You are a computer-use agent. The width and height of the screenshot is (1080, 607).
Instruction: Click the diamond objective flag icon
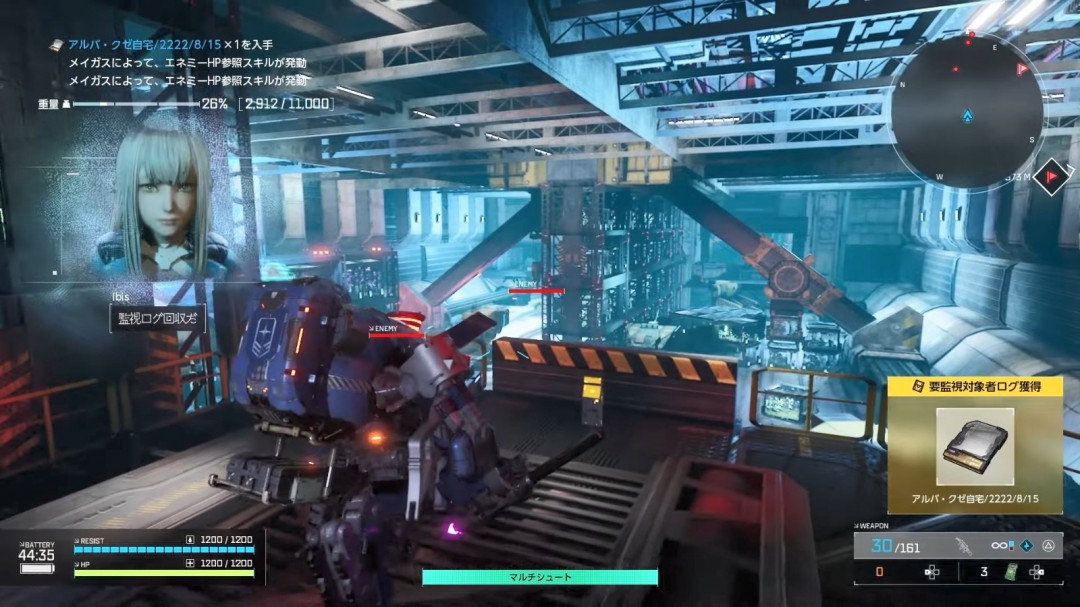pos(1052,177)
